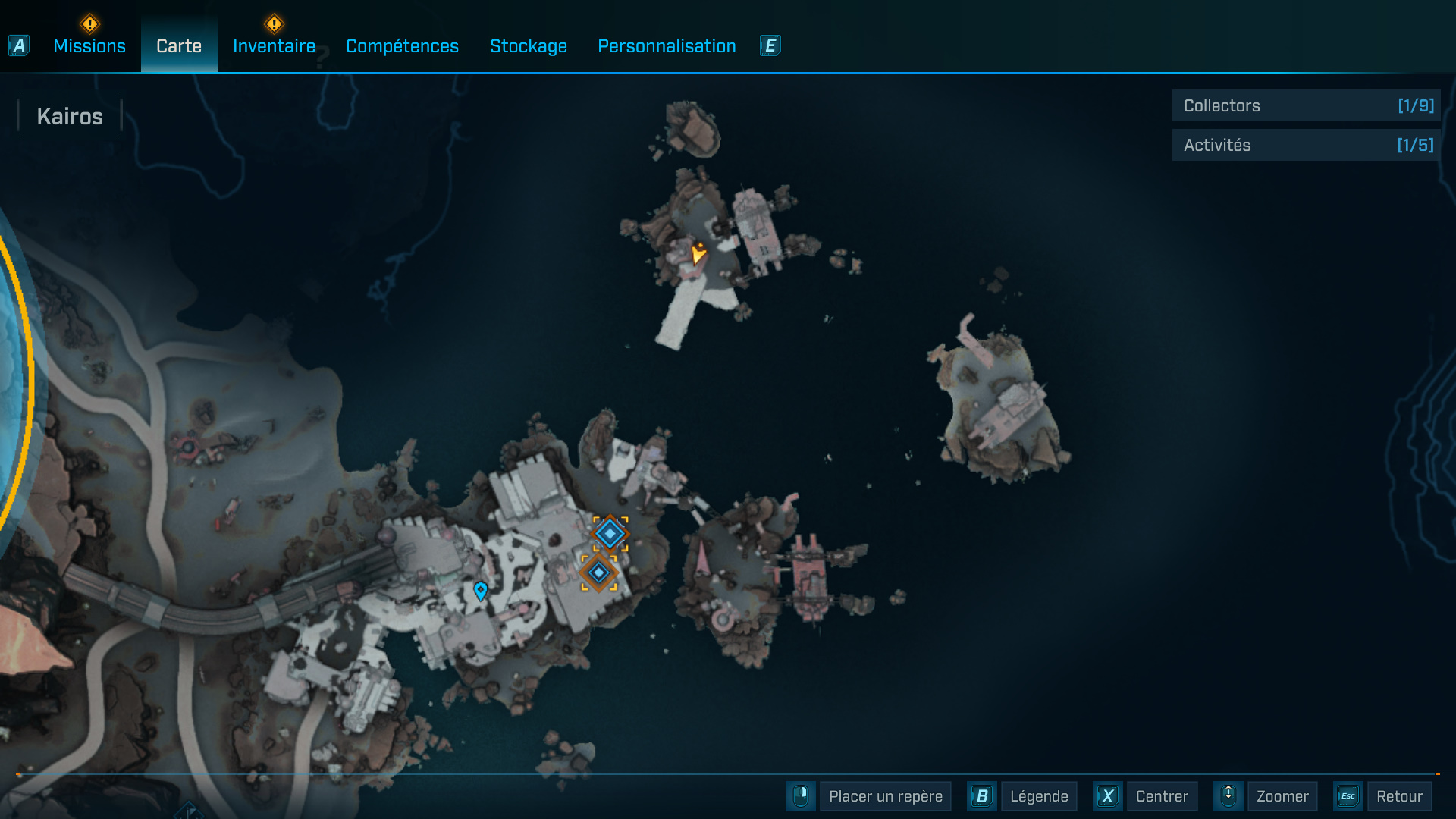Select the orange player arrow marker
Image resolution: width=1456 pixels, height=819 pixels.
(698, 253)
